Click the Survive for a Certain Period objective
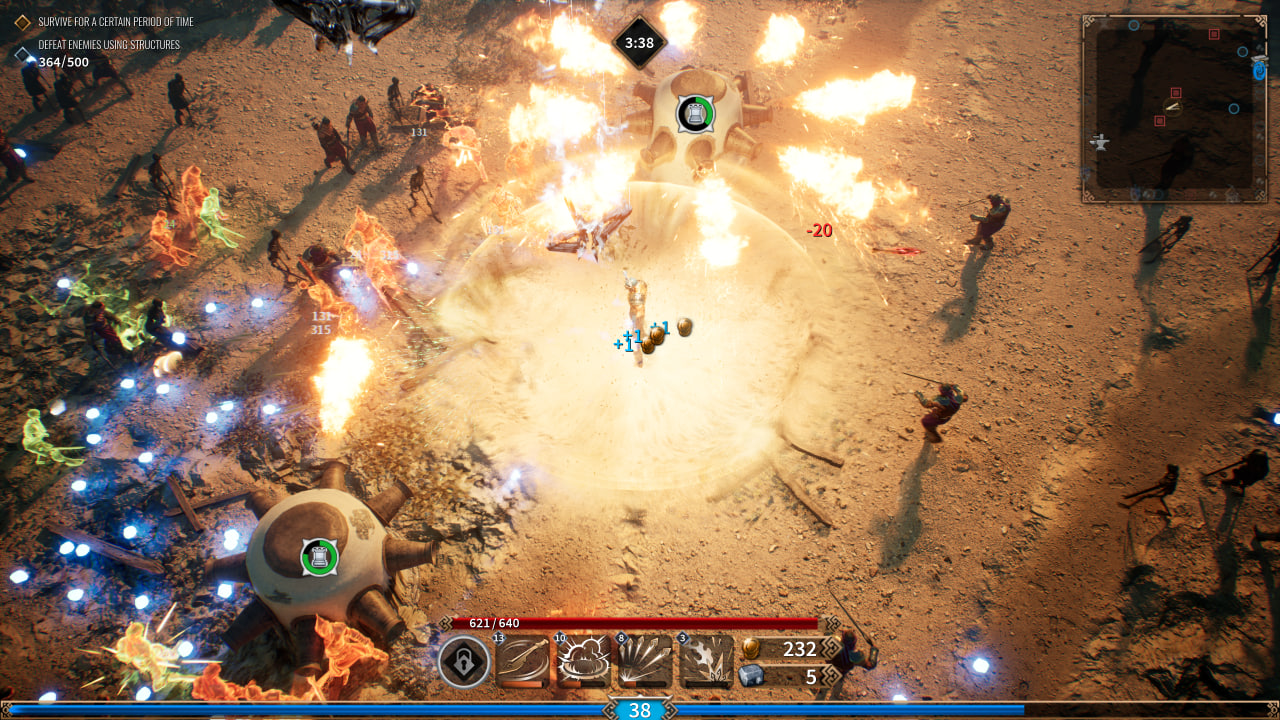The width and height of the screenshot is (1280, 720). coord(115,21)
